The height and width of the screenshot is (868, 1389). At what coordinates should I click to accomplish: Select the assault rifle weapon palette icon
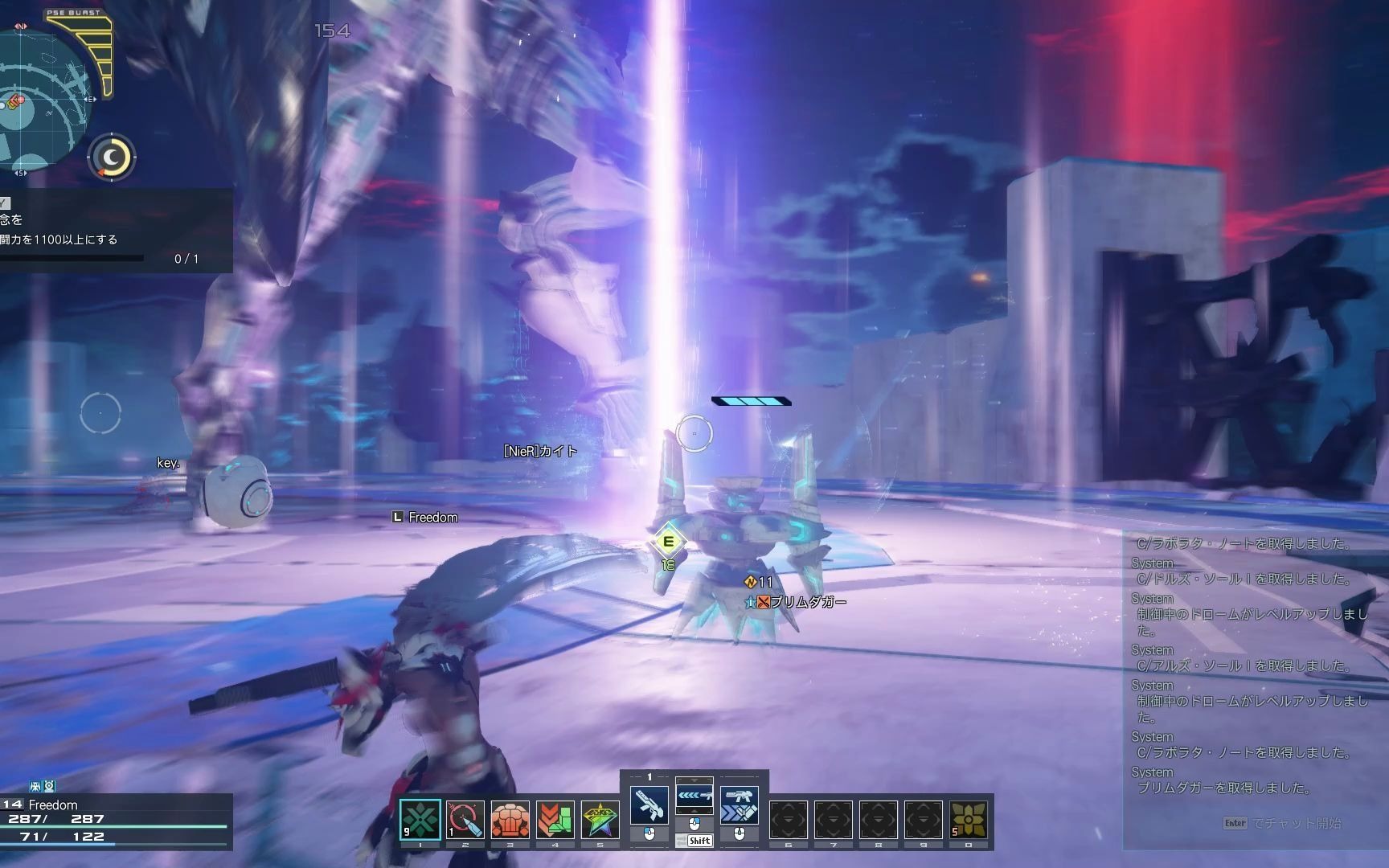(650, 806)
